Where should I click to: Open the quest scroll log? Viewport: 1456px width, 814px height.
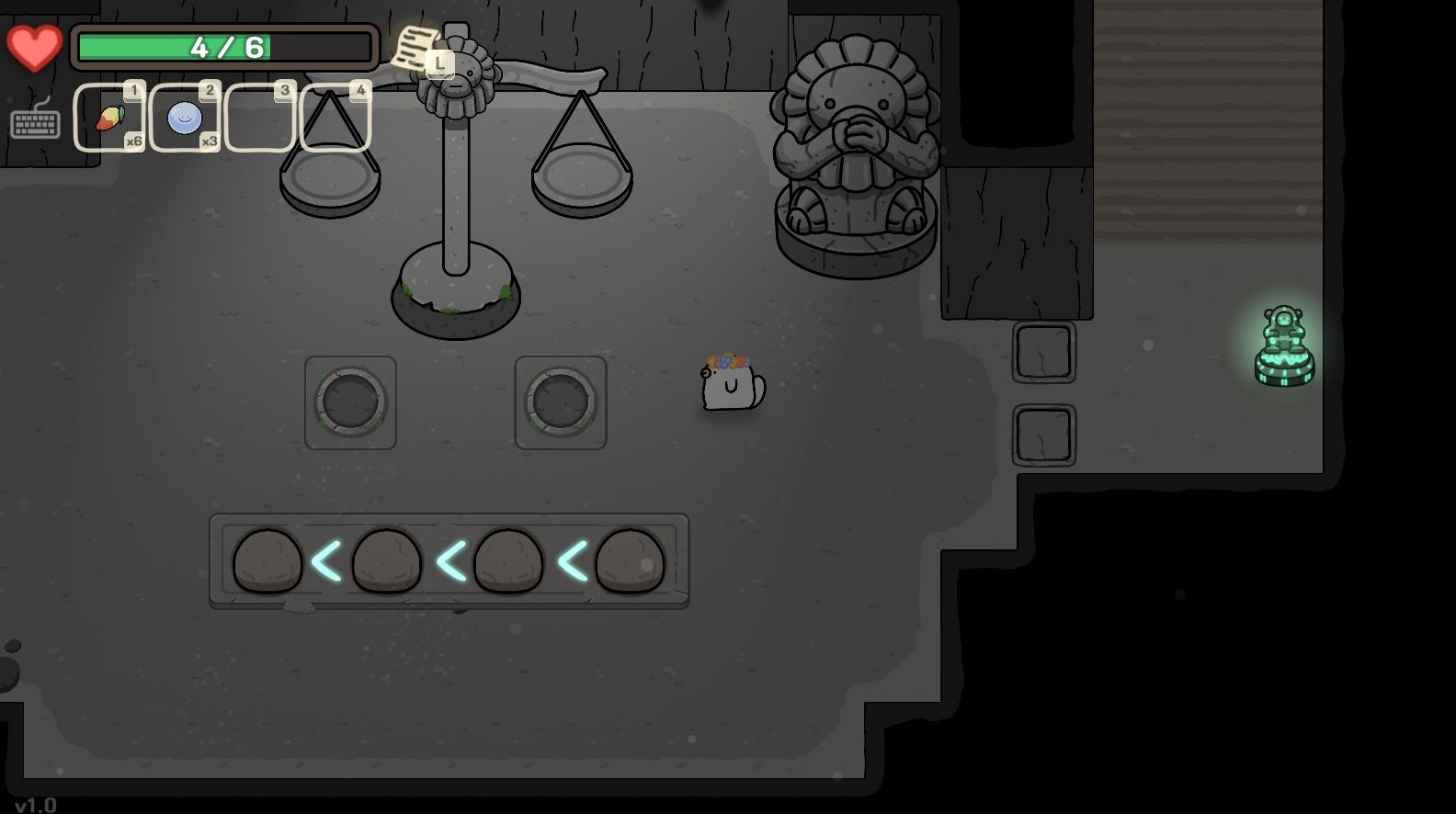(x=418, y=46)
